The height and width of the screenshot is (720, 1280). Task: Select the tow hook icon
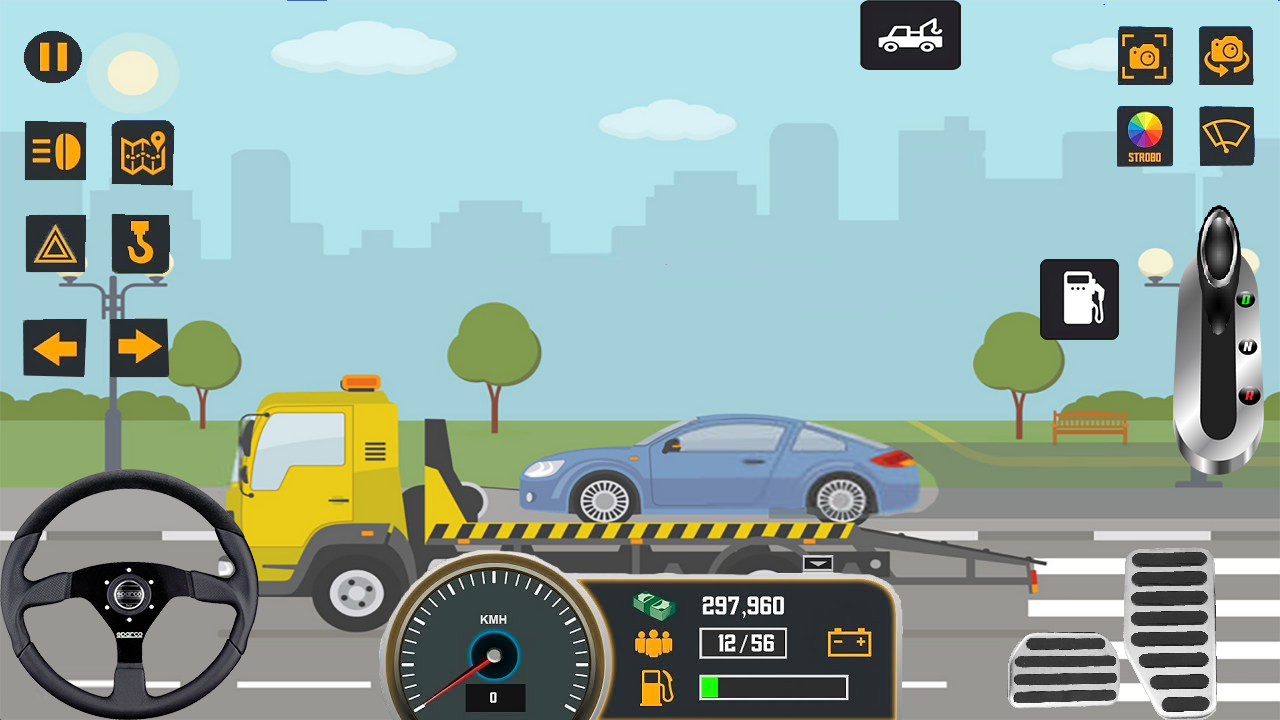[142, 242]
